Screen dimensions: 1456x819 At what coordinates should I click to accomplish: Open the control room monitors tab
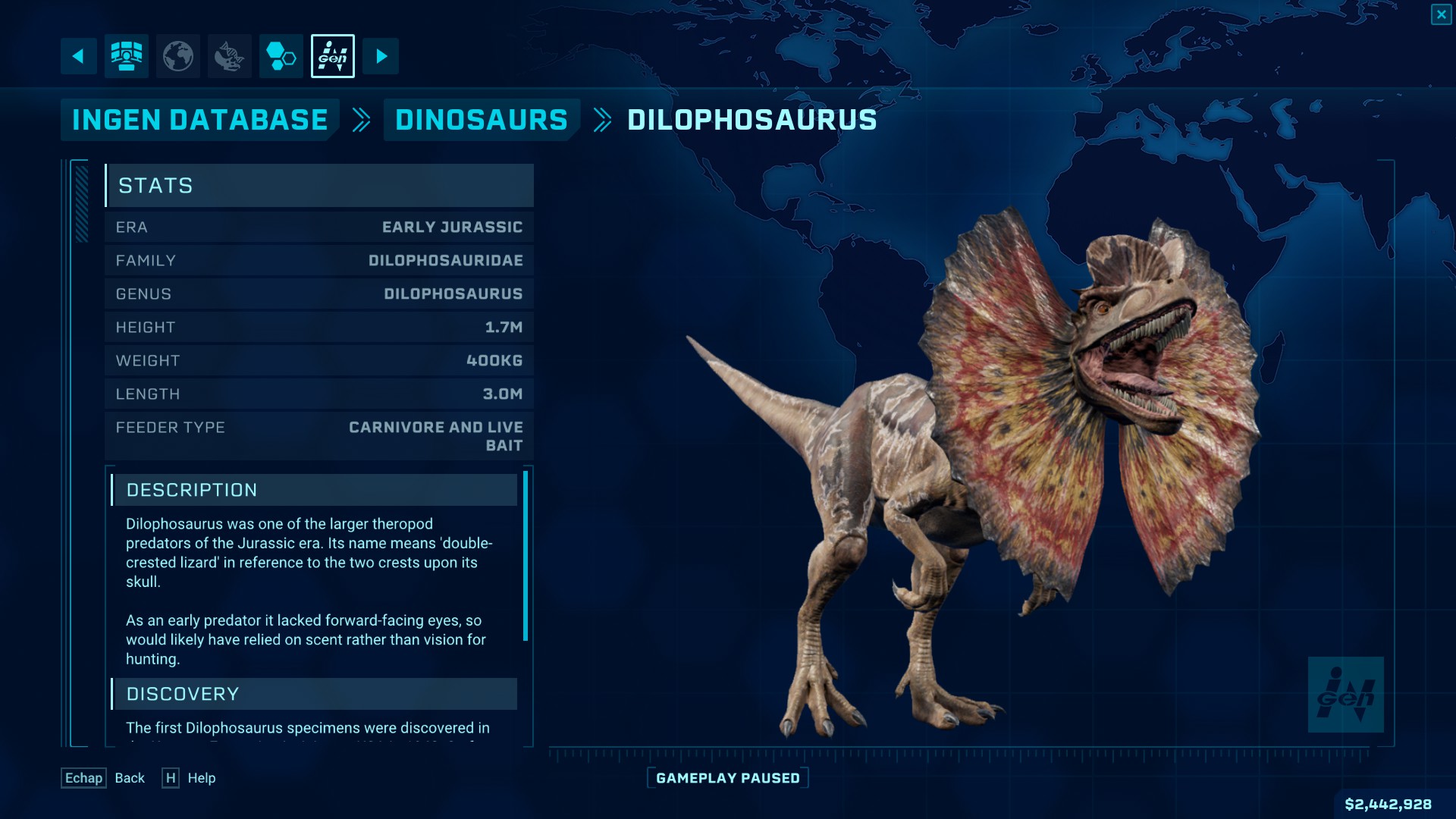(126, 56)
